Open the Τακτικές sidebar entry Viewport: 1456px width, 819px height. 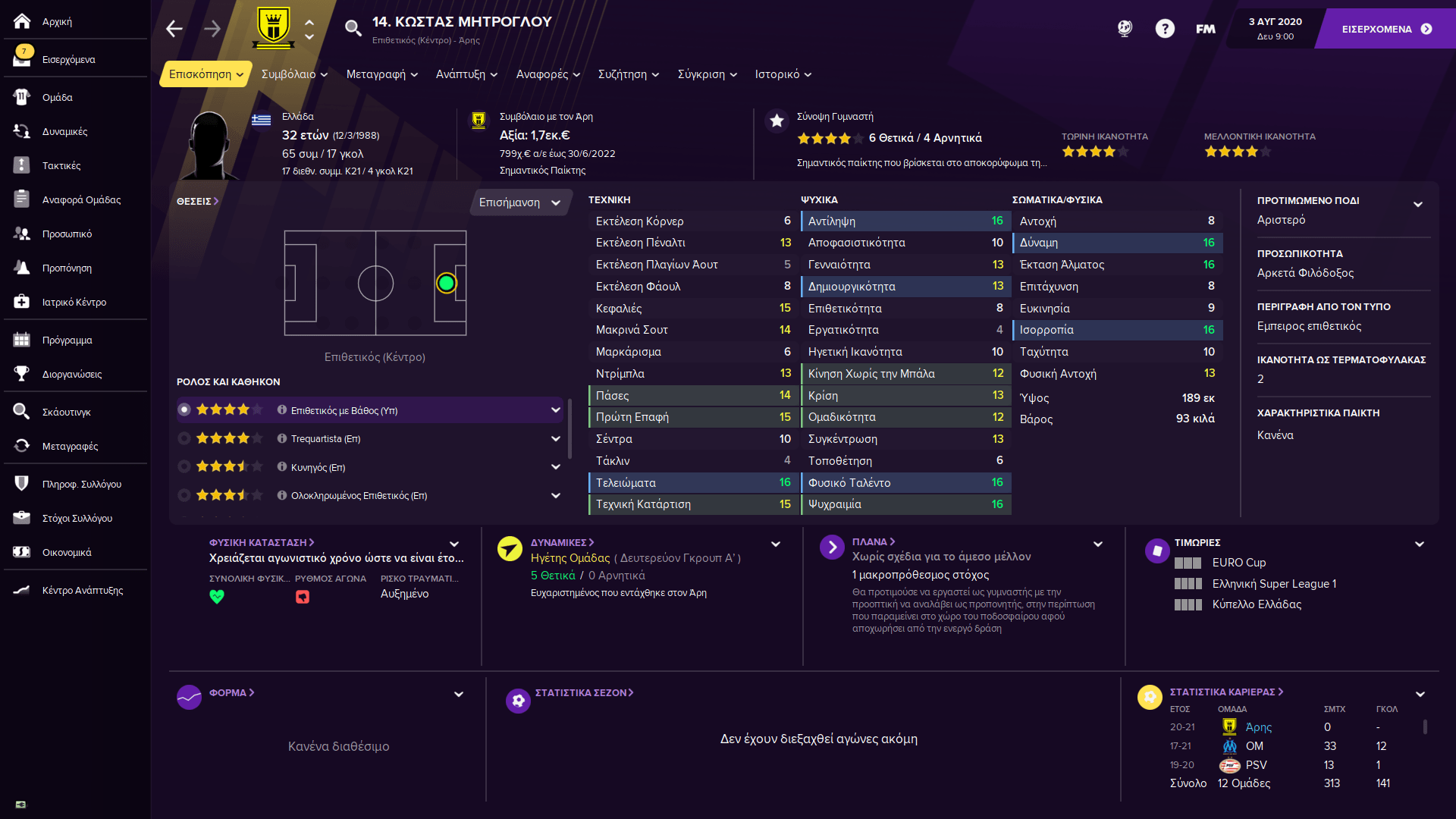[x=61, y=166]
